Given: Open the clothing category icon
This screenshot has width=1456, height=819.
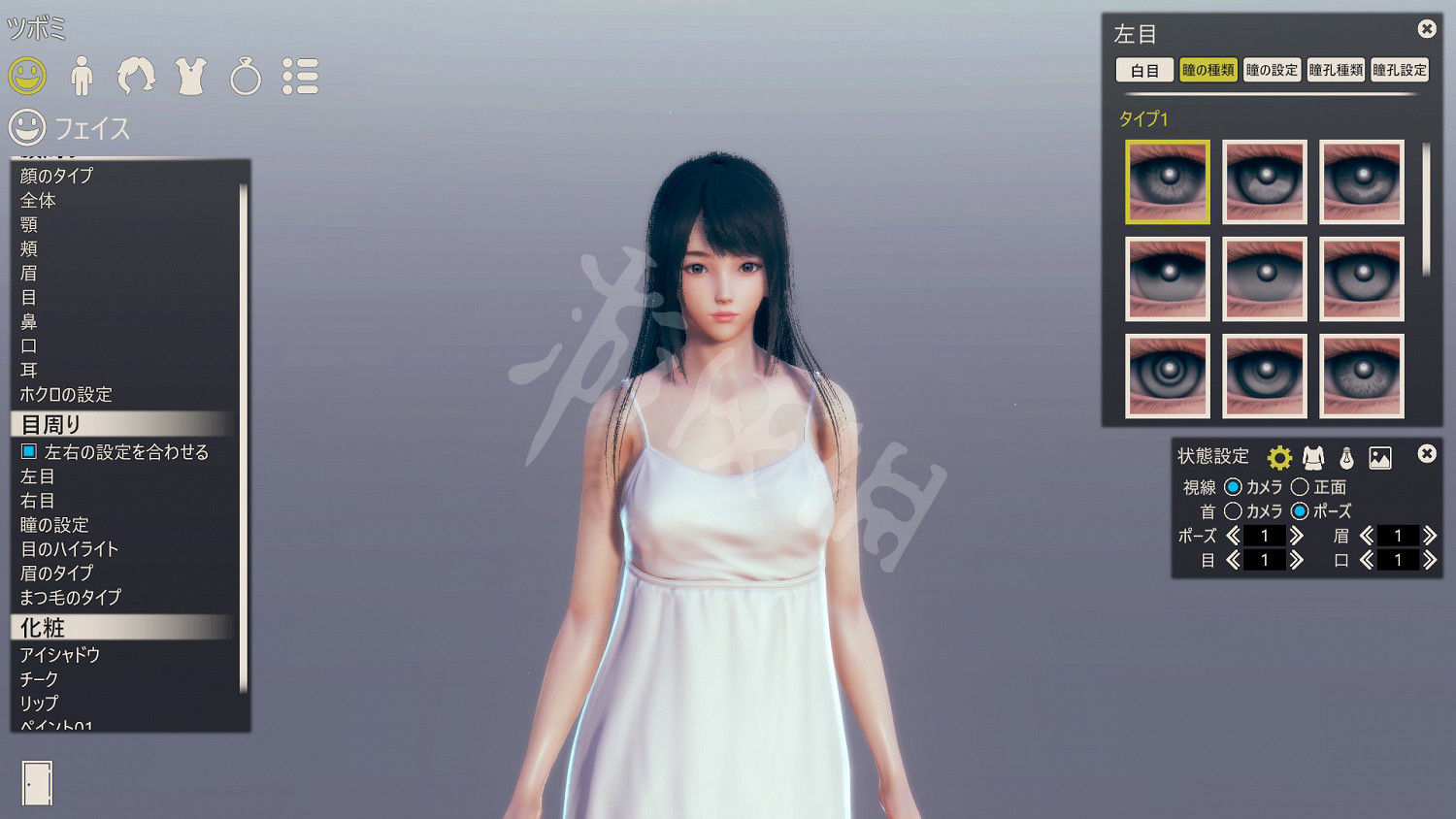Looking at the screenshot, I should click(x=191, y=75).
